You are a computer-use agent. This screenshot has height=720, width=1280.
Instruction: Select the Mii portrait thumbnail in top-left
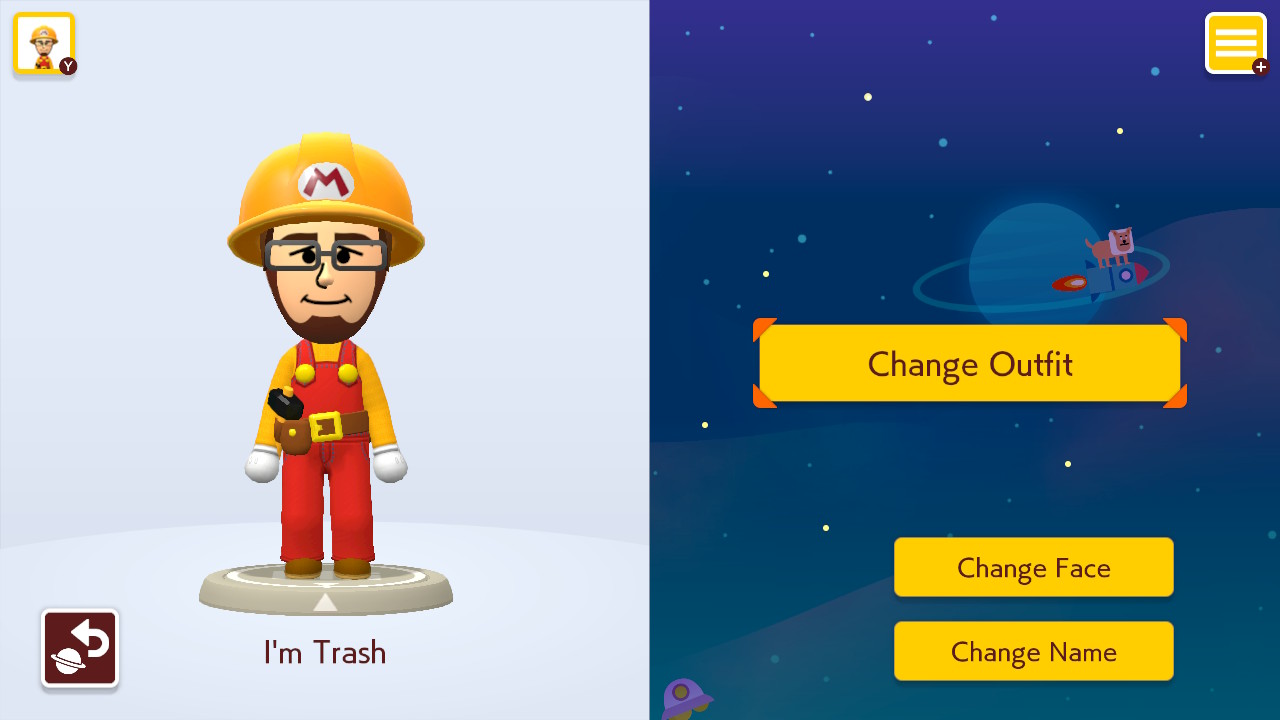[44, 43]
